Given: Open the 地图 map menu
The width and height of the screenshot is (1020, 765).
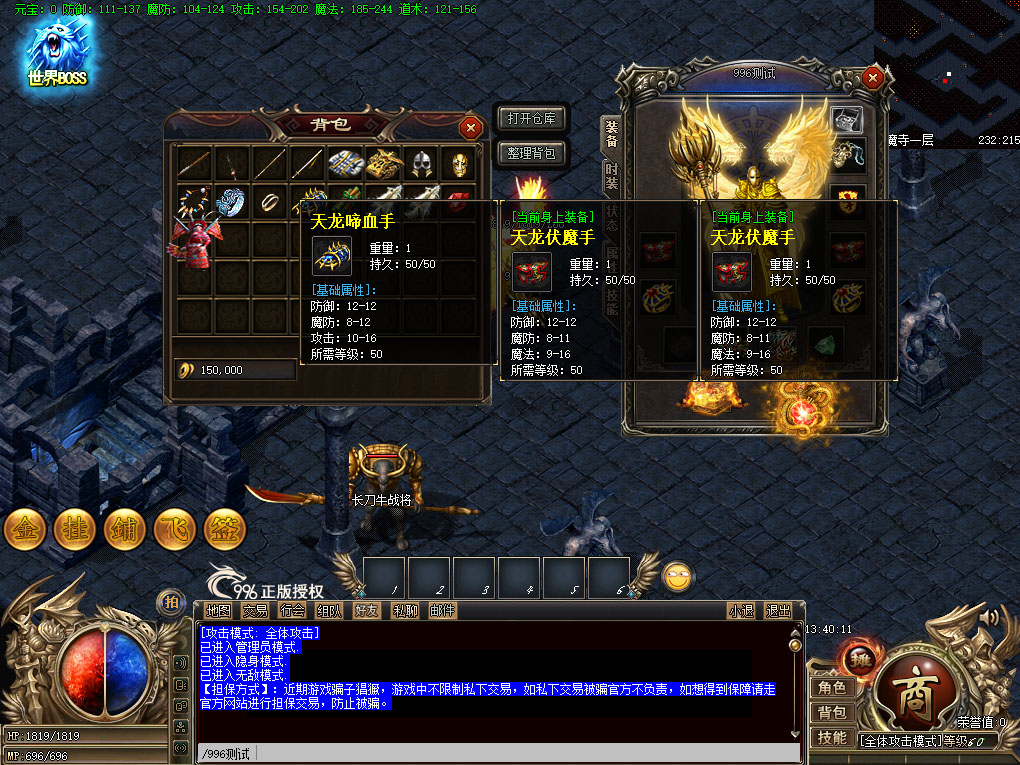Looking at the screenshot, I should [218, 610].
